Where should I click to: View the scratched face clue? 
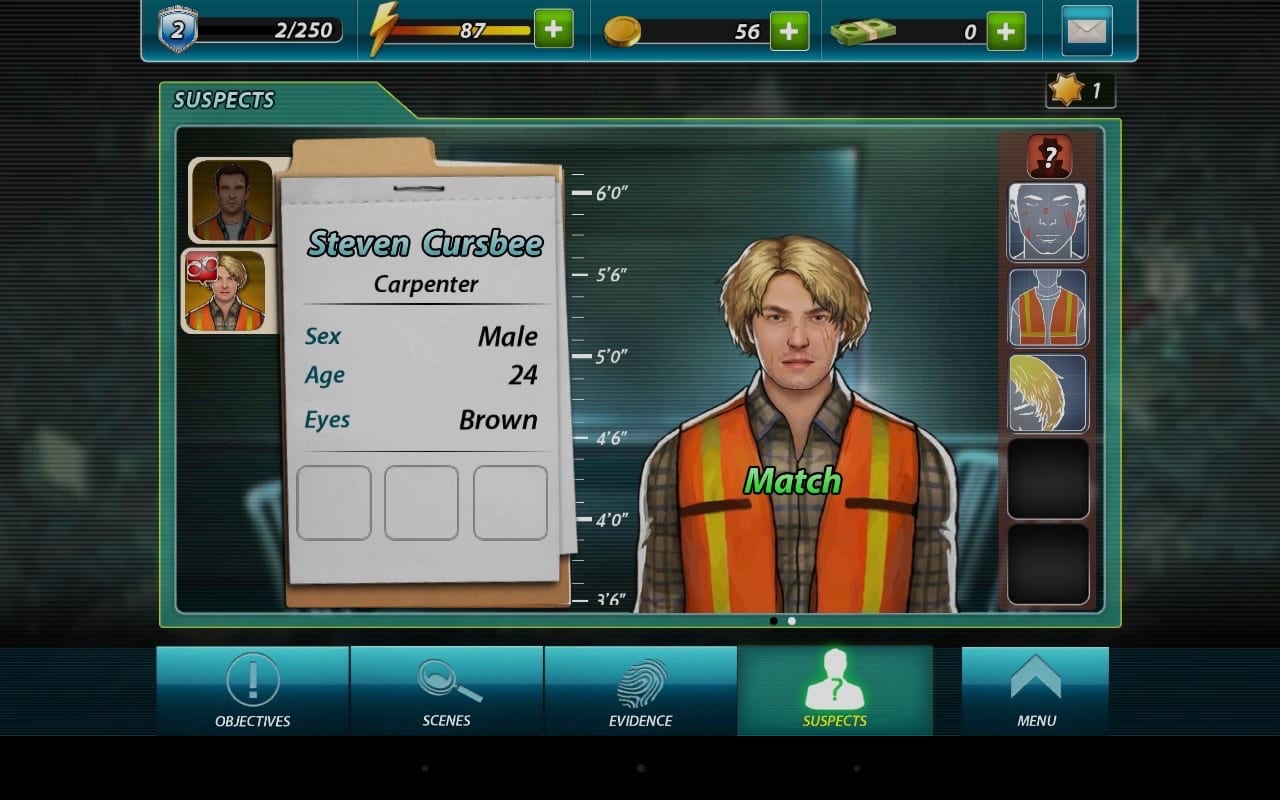pos(1047,222)
